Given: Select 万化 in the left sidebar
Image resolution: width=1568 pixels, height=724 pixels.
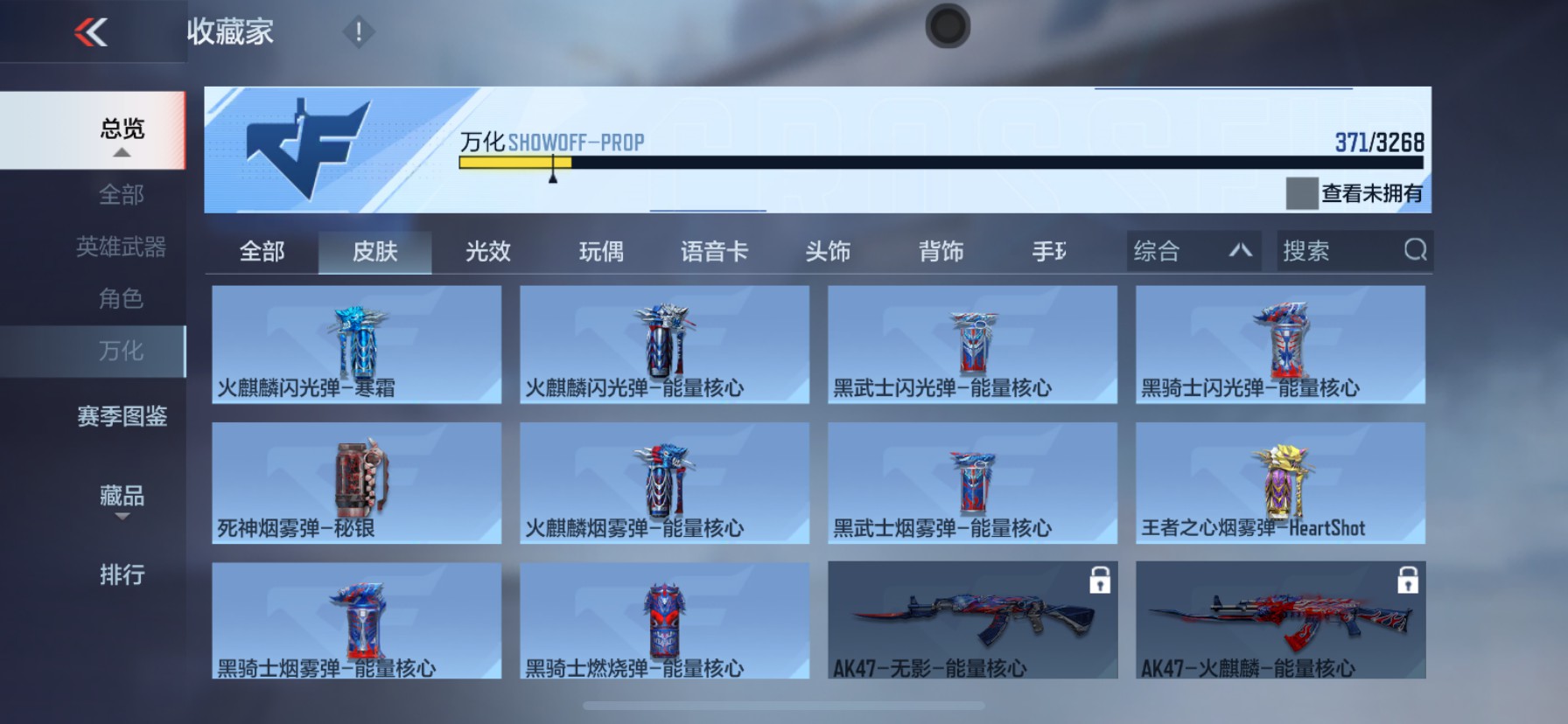Looking at the screenshot, I should pos(120,351).
